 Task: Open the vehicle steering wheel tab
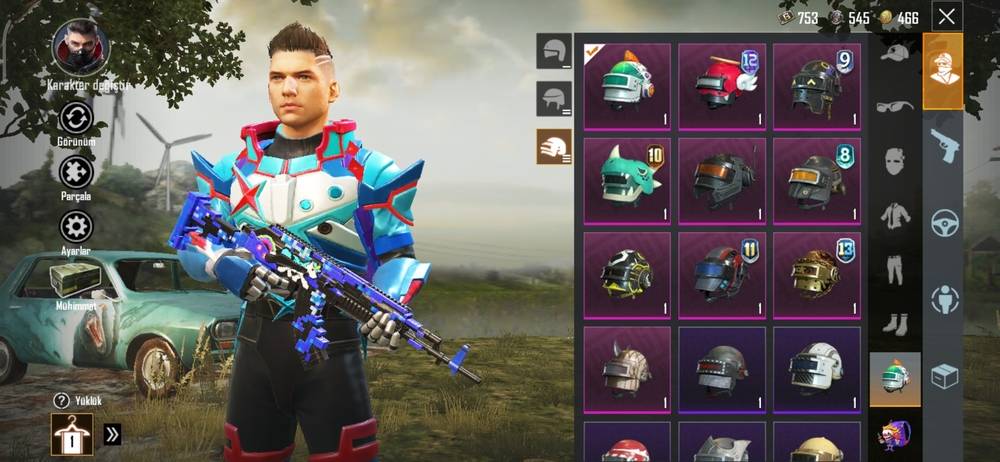(x=943, y=222)
